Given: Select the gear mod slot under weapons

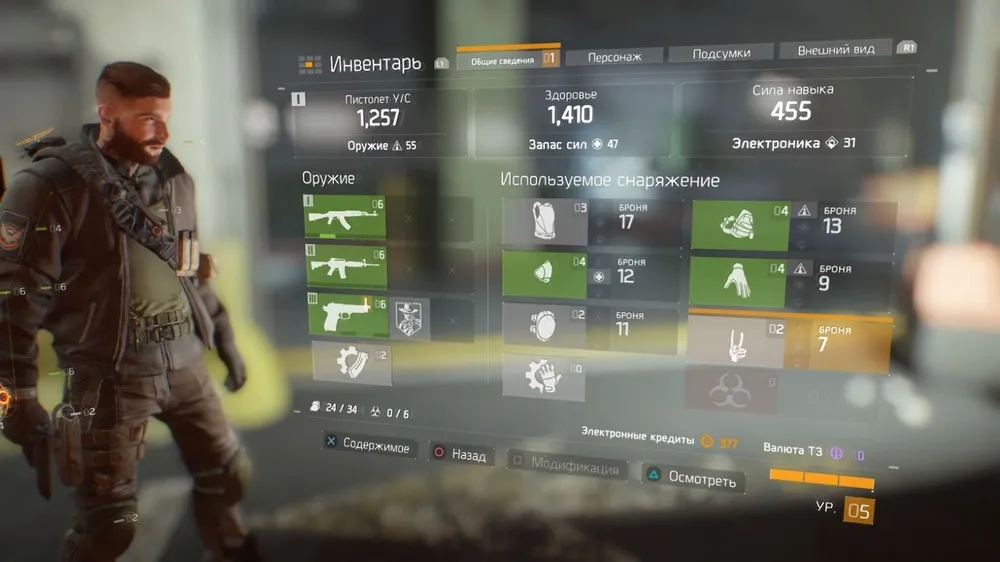Looking at the screenshot, I should click(x=351, y=362).
